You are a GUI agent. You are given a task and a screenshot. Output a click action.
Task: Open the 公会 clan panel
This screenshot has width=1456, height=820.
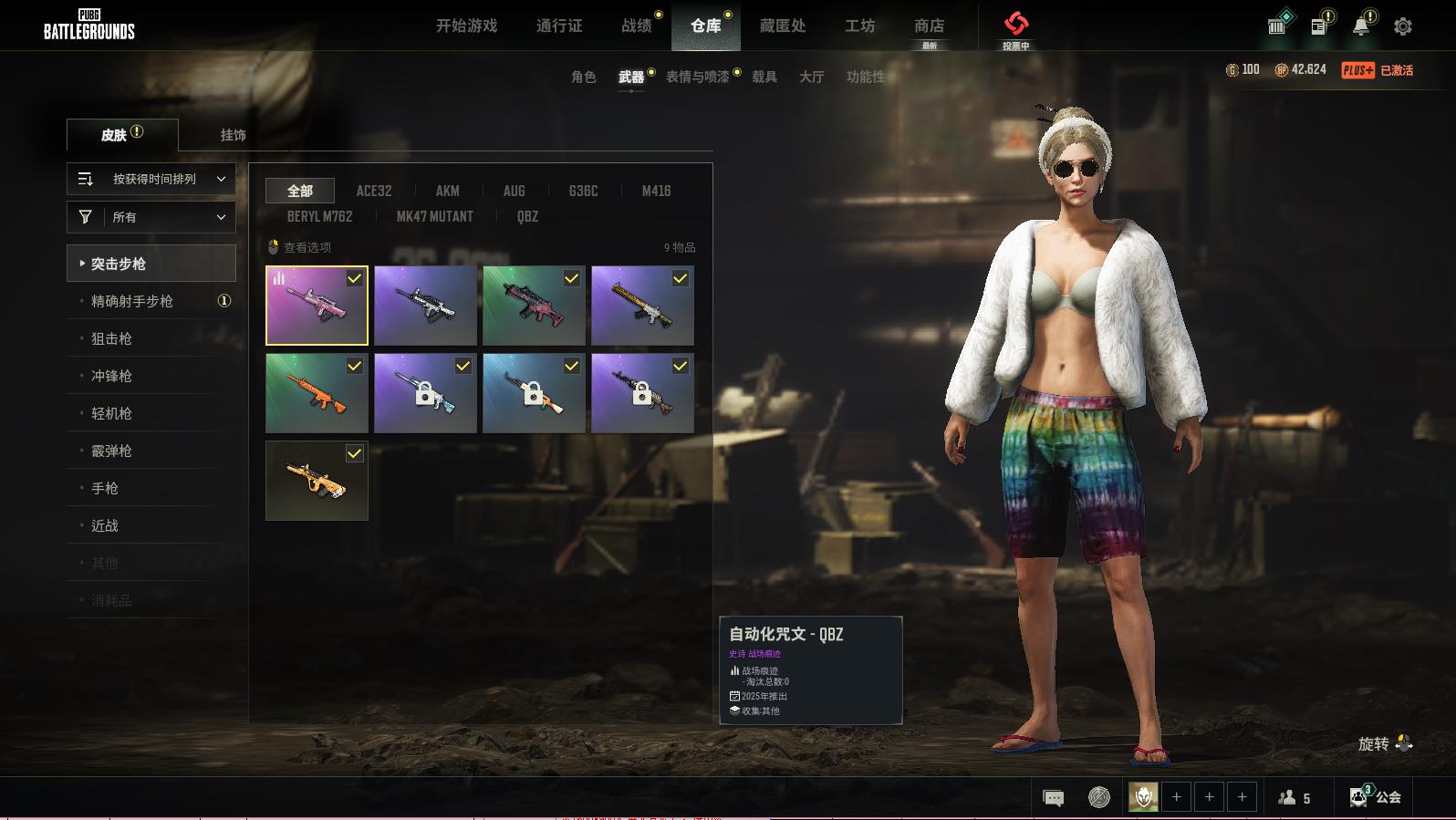click(1376, 797)
